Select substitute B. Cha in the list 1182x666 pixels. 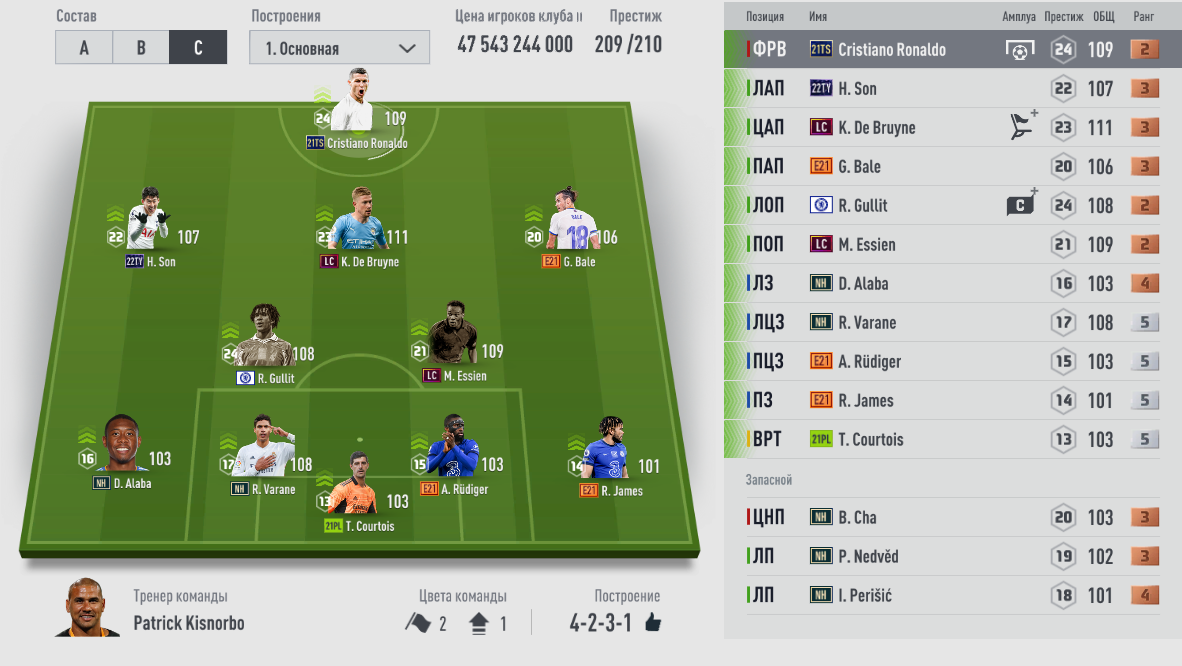point(952,517)
